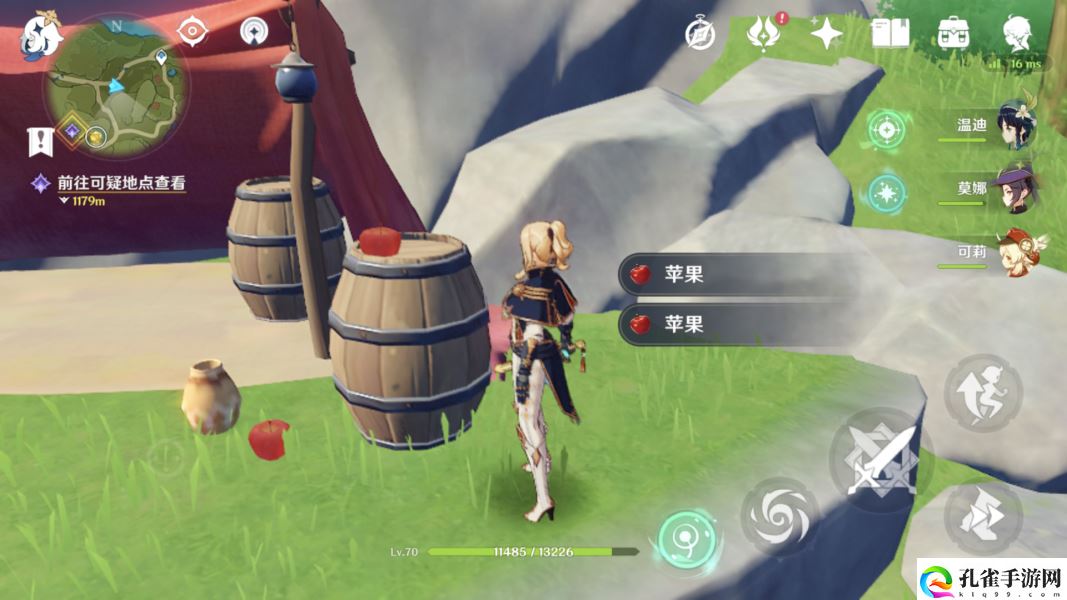Tap the sprint running-figure button
The height and width of the screenshot is (600, 1067).
click(983, 392)
